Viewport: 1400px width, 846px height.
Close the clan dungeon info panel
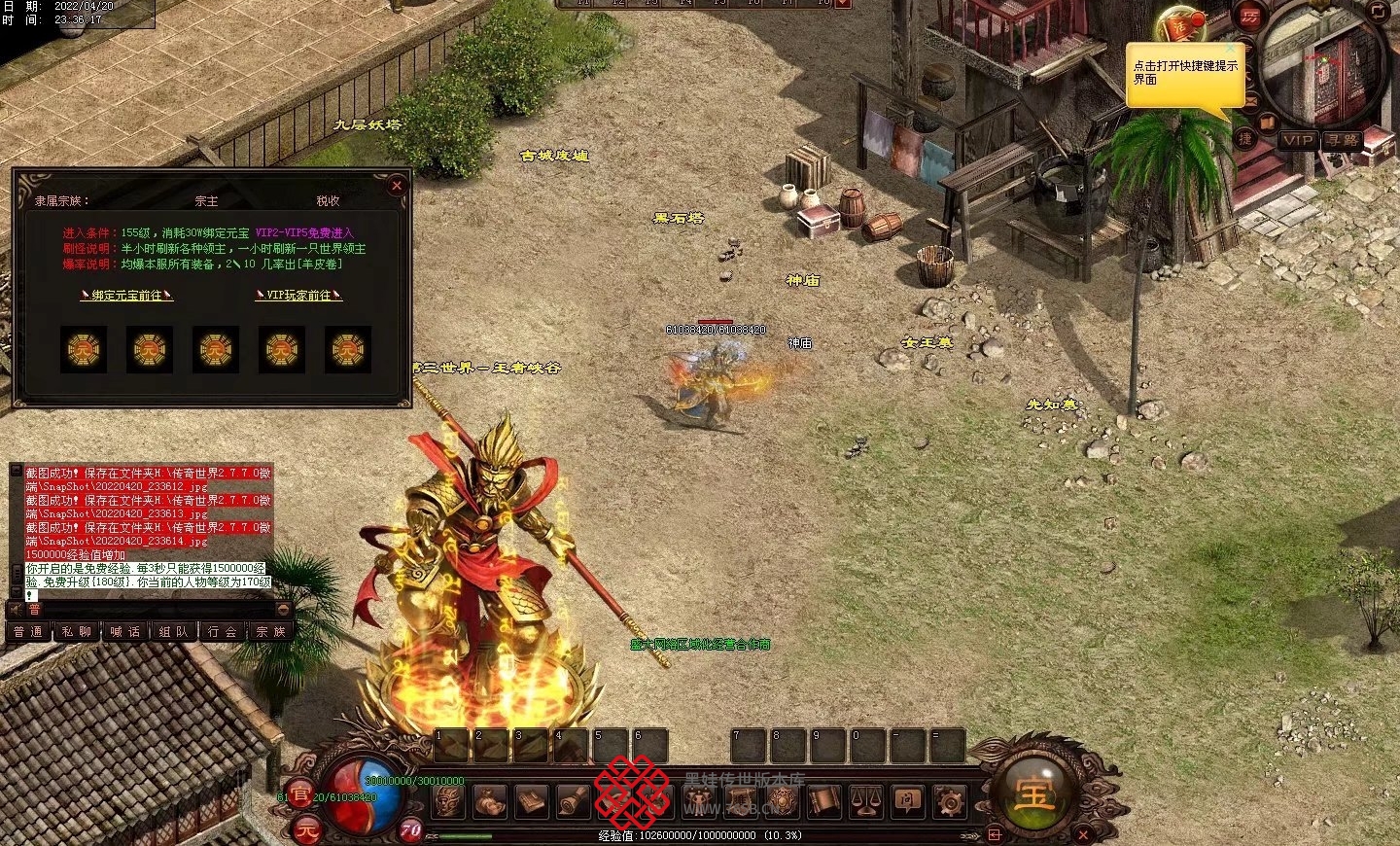click(396, 185)
